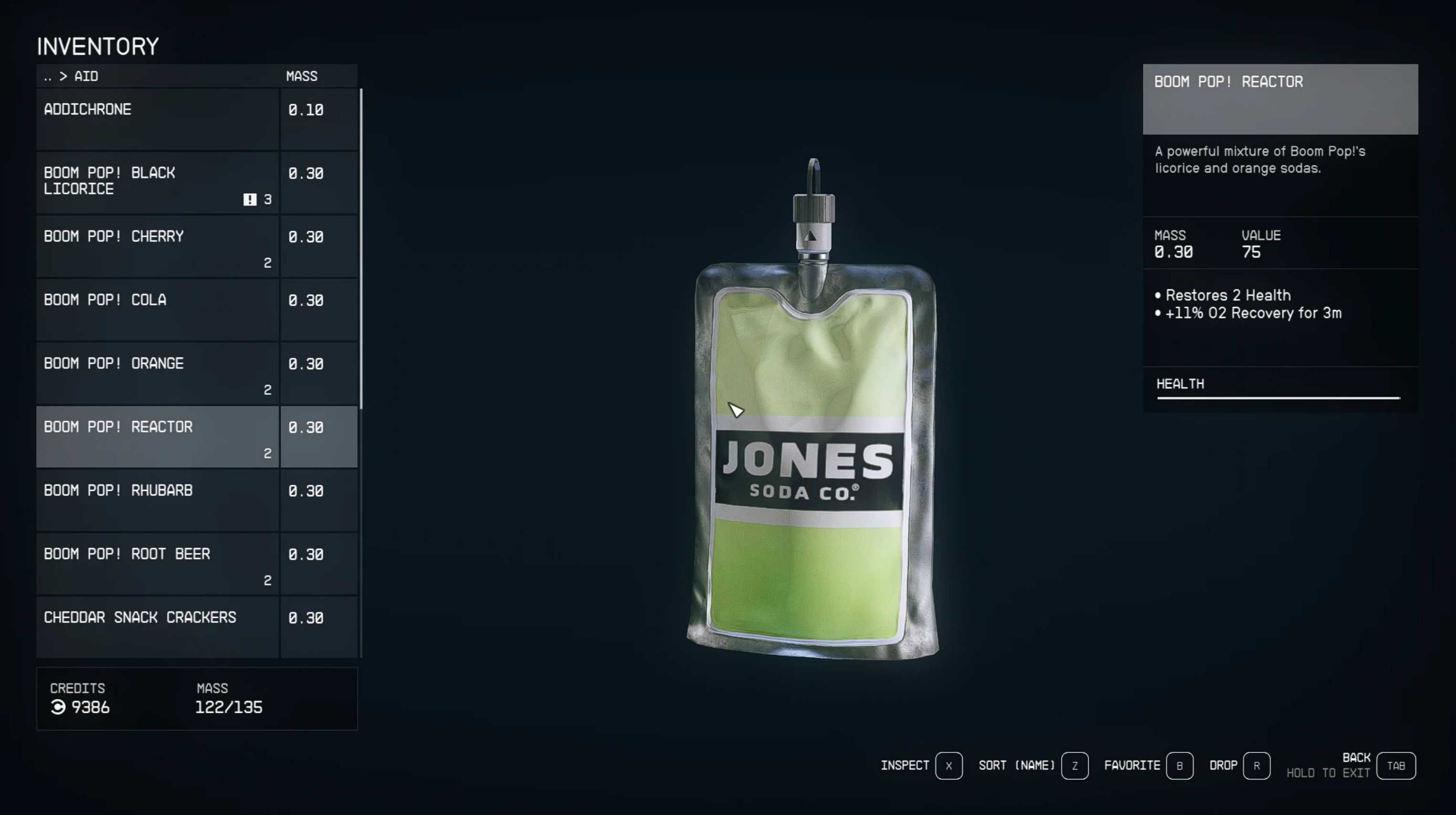Change sorting with Sort (Name)
Screen dimensions: 1456x815
[x=1074, y=766]
